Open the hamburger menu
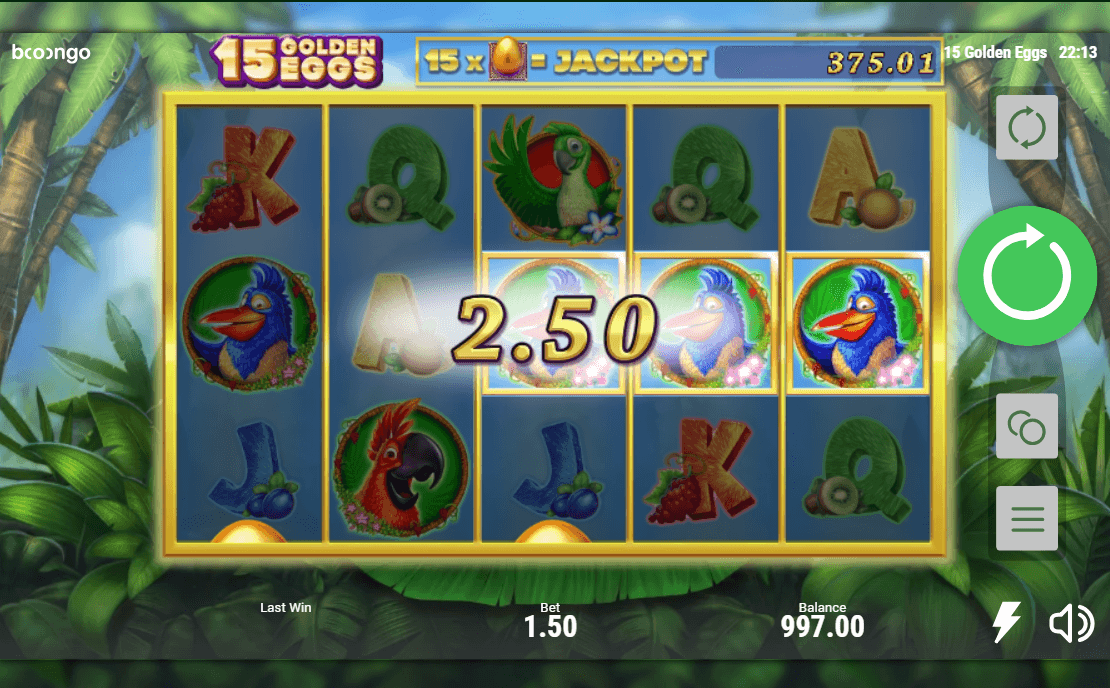The image size is (1110, 688). pos(1027,519)
